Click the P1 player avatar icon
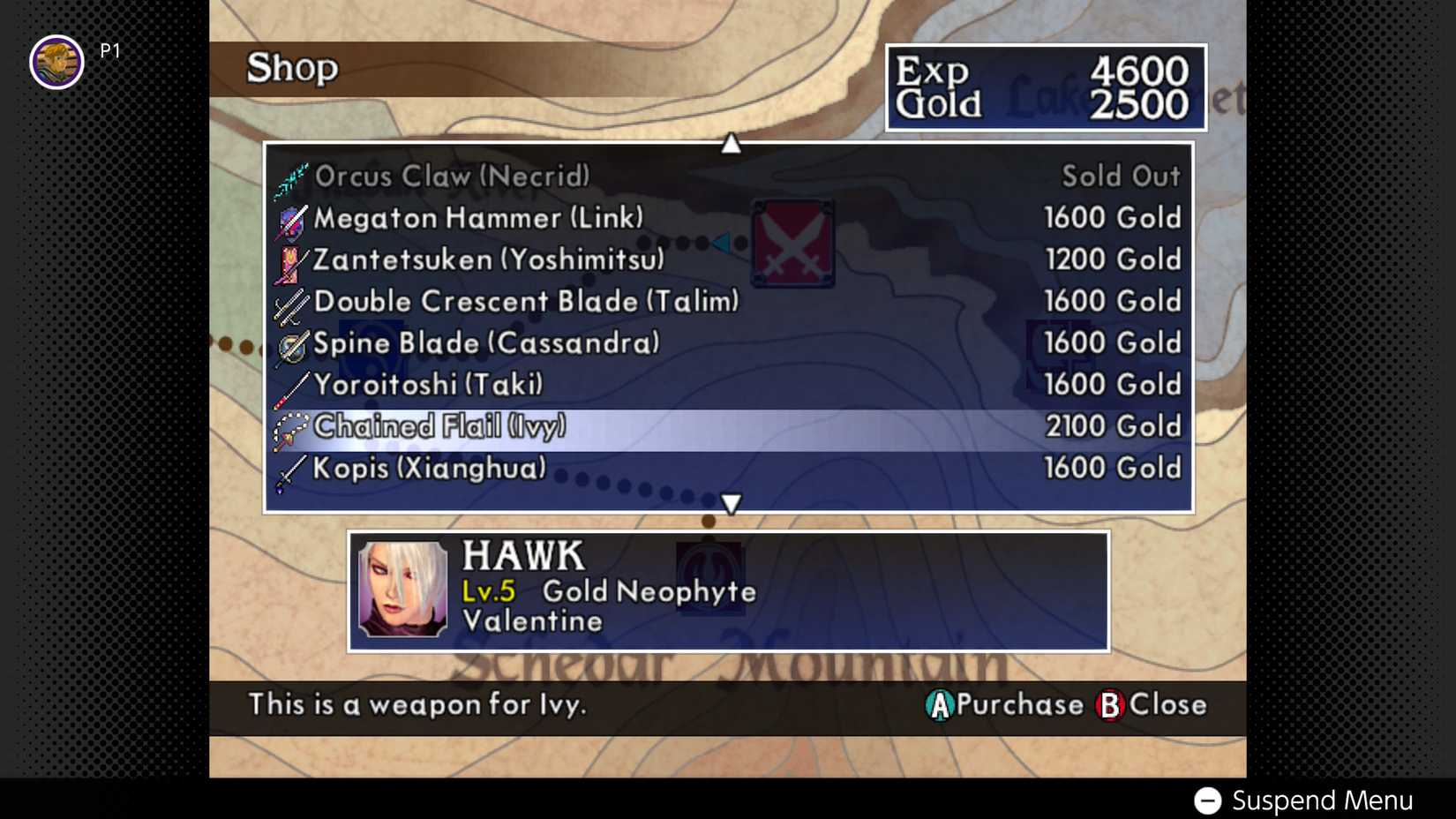 (x=55, y=61)
